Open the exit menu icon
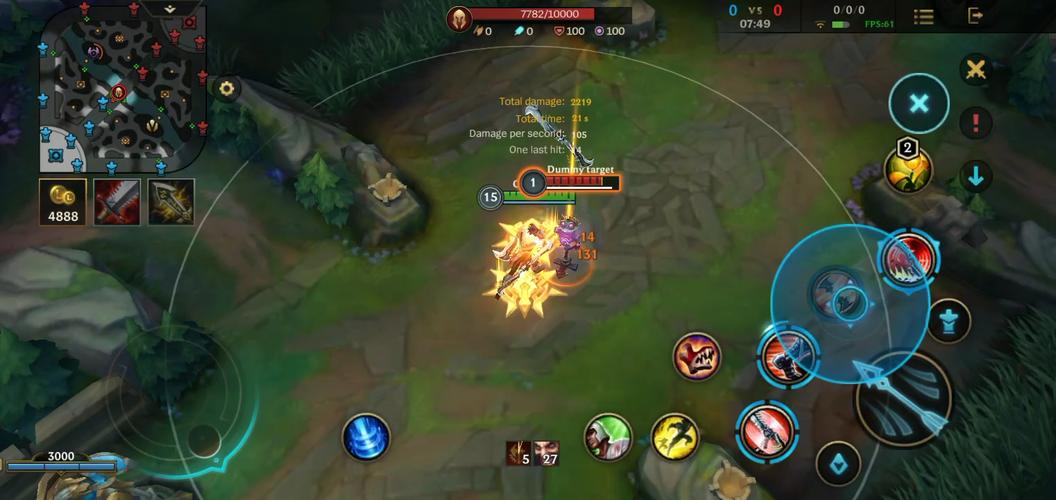 coord(976,16)
